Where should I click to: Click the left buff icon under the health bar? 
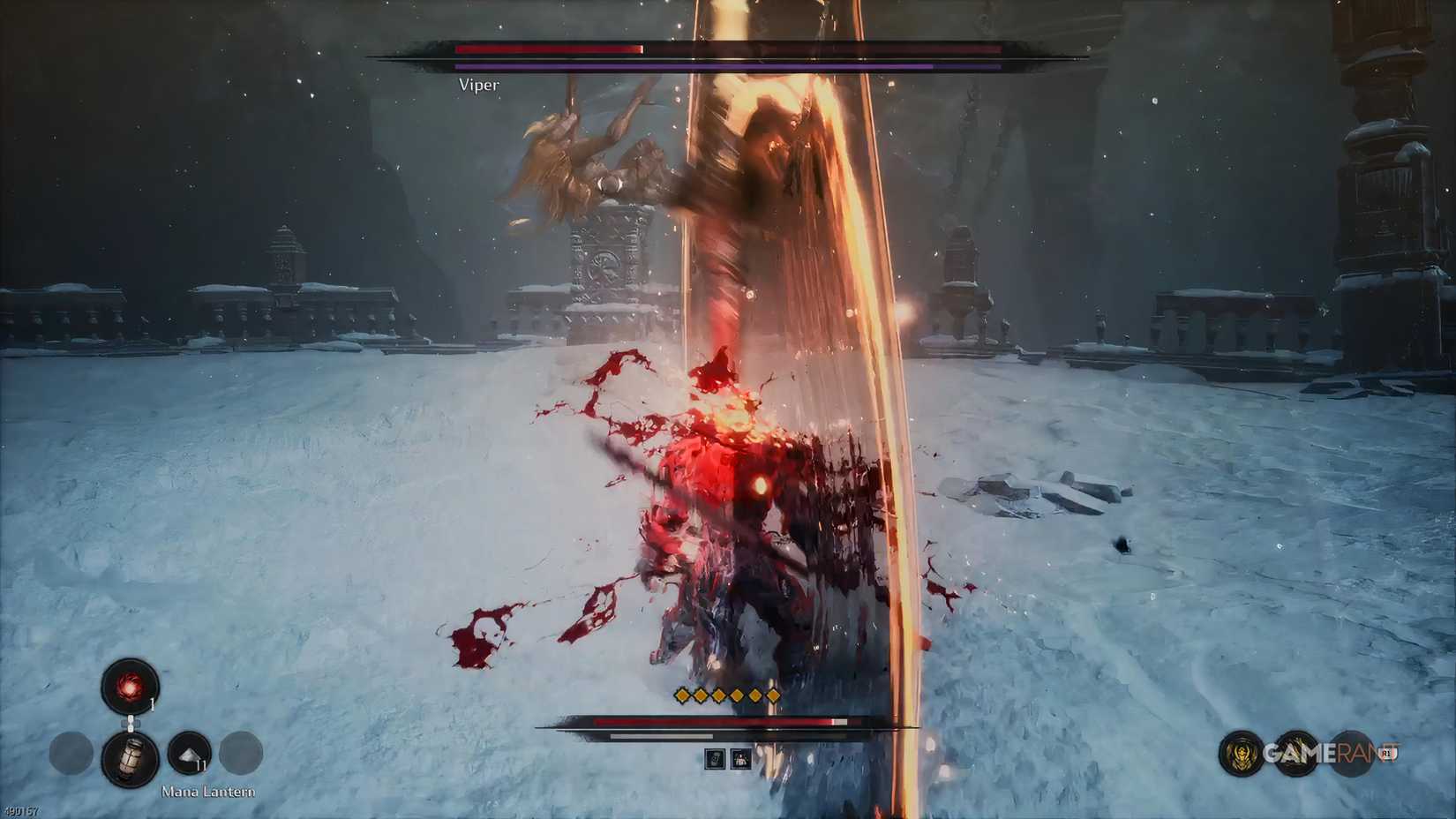click(715, 759)
